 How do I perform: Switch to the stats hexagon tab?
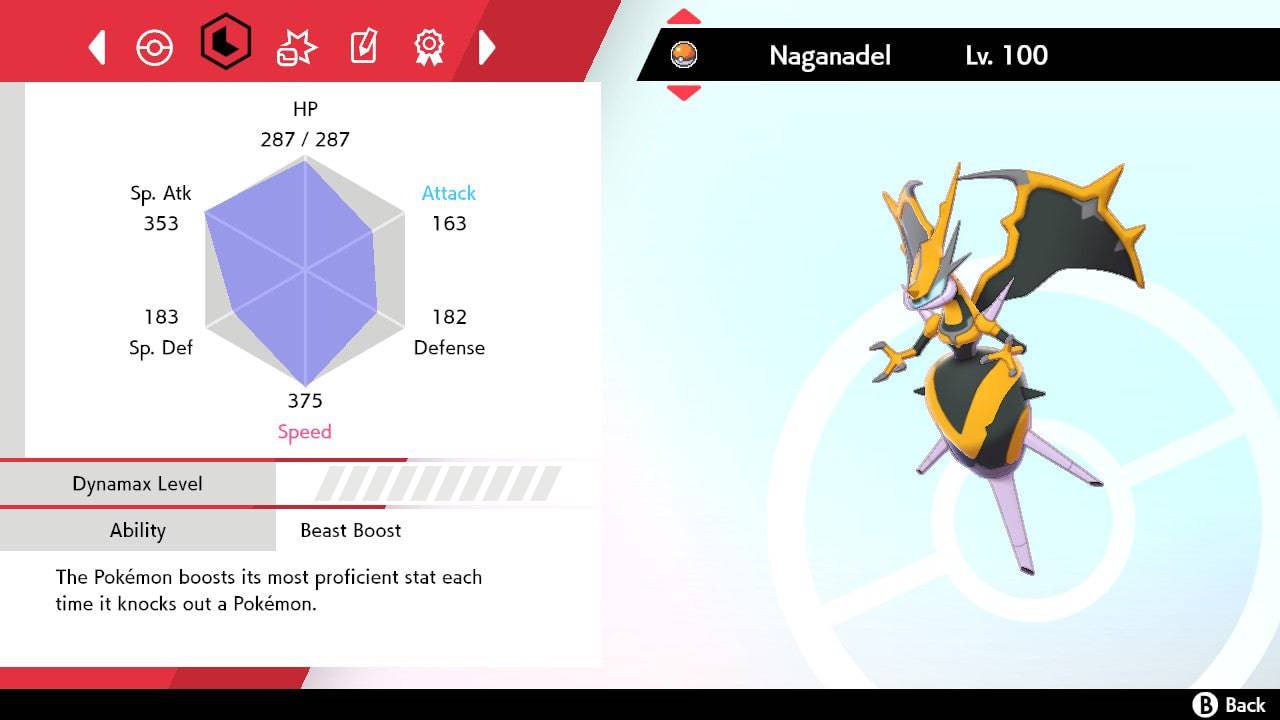(226, 46)
